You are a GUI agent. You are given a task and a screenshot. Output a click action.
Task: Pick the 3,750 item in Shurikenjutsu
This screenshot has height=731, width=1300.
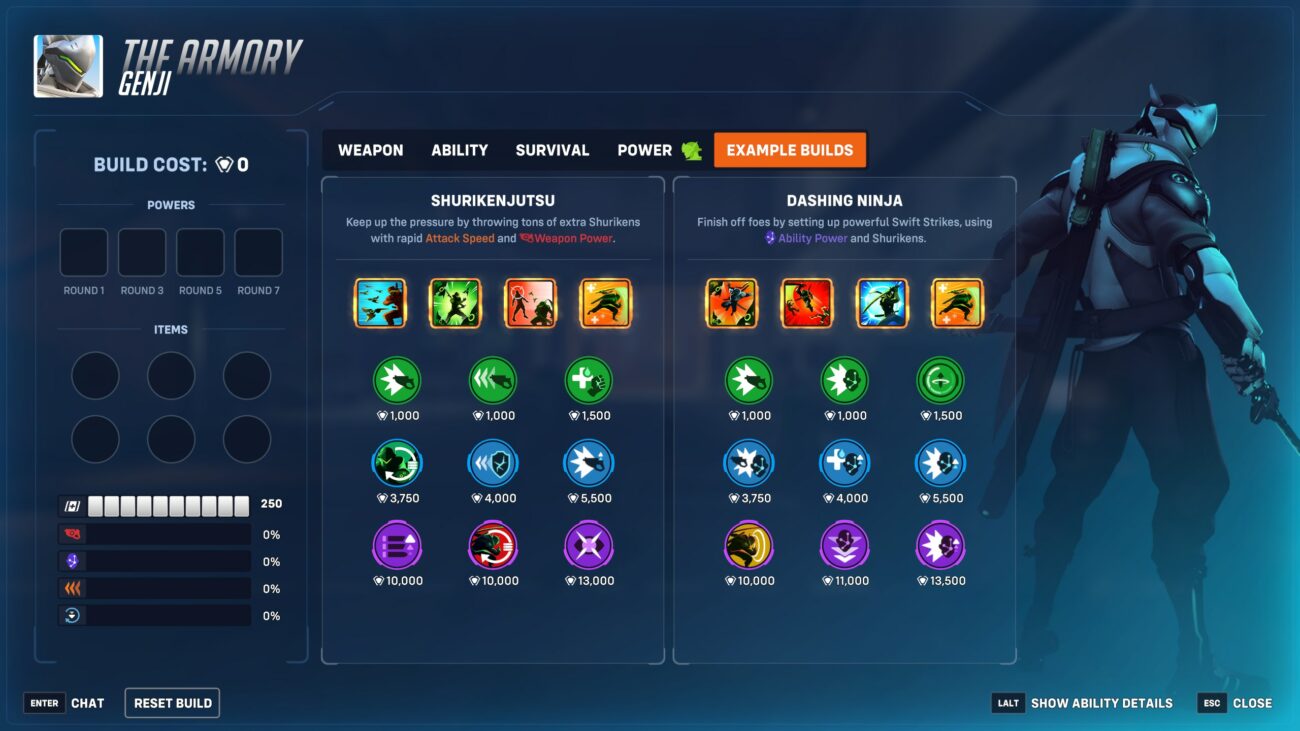396,464
